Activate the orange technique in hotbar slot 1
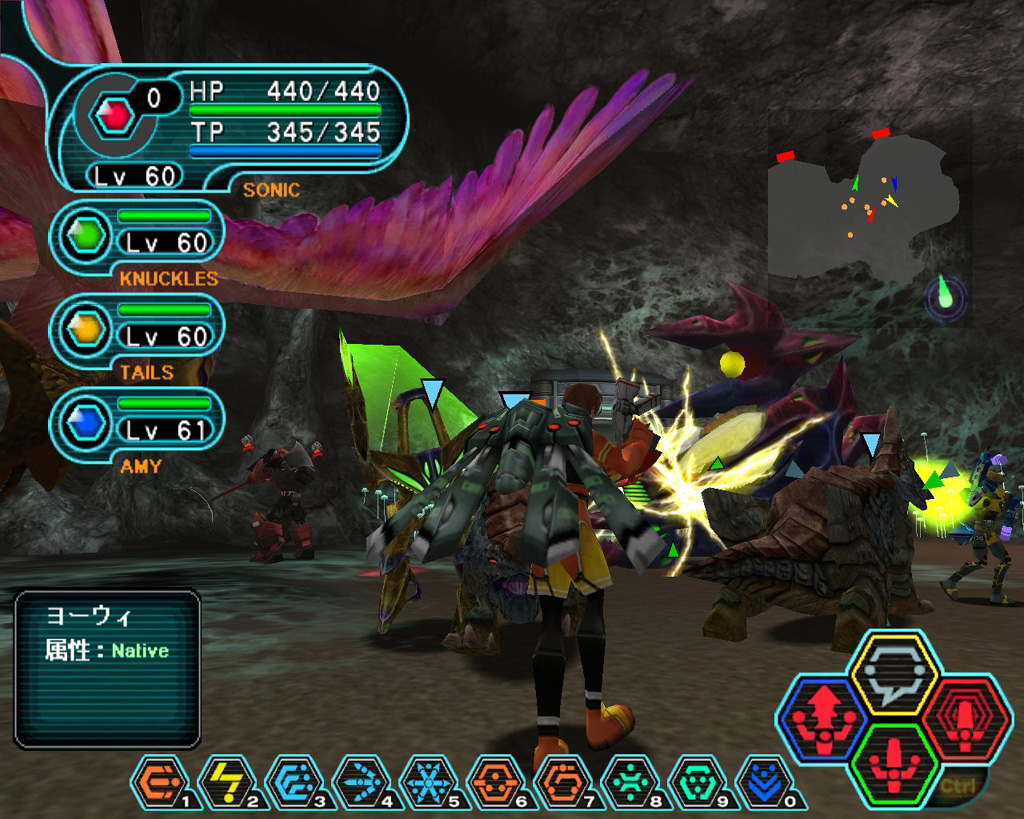Image resolution: width=1024 pixels, height=819 pixels. coord(160,781)
